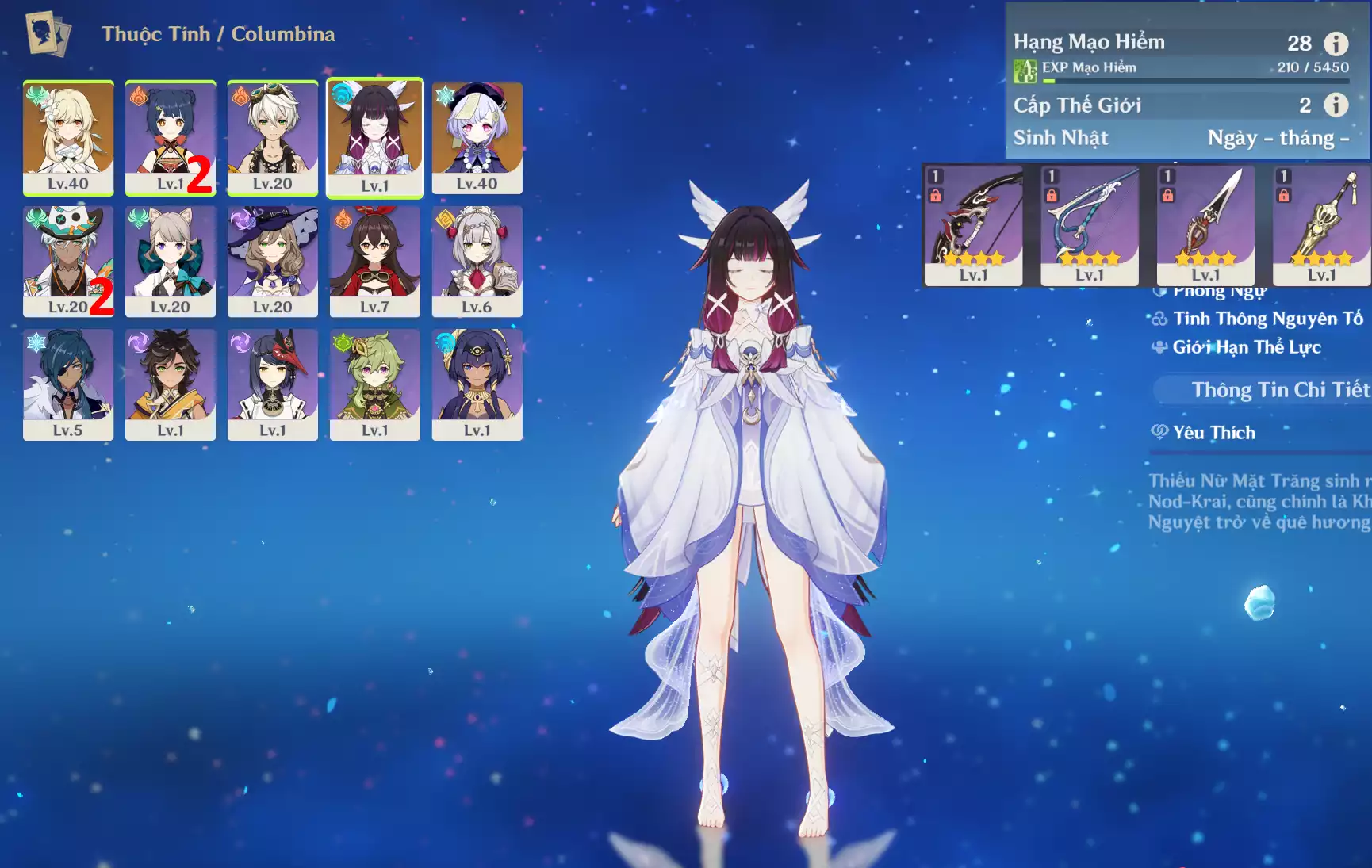Image resolution: width=1372 pixels, height=868 pixels.
Task: Choose Xiangling's character card
Action: point(170,136)
